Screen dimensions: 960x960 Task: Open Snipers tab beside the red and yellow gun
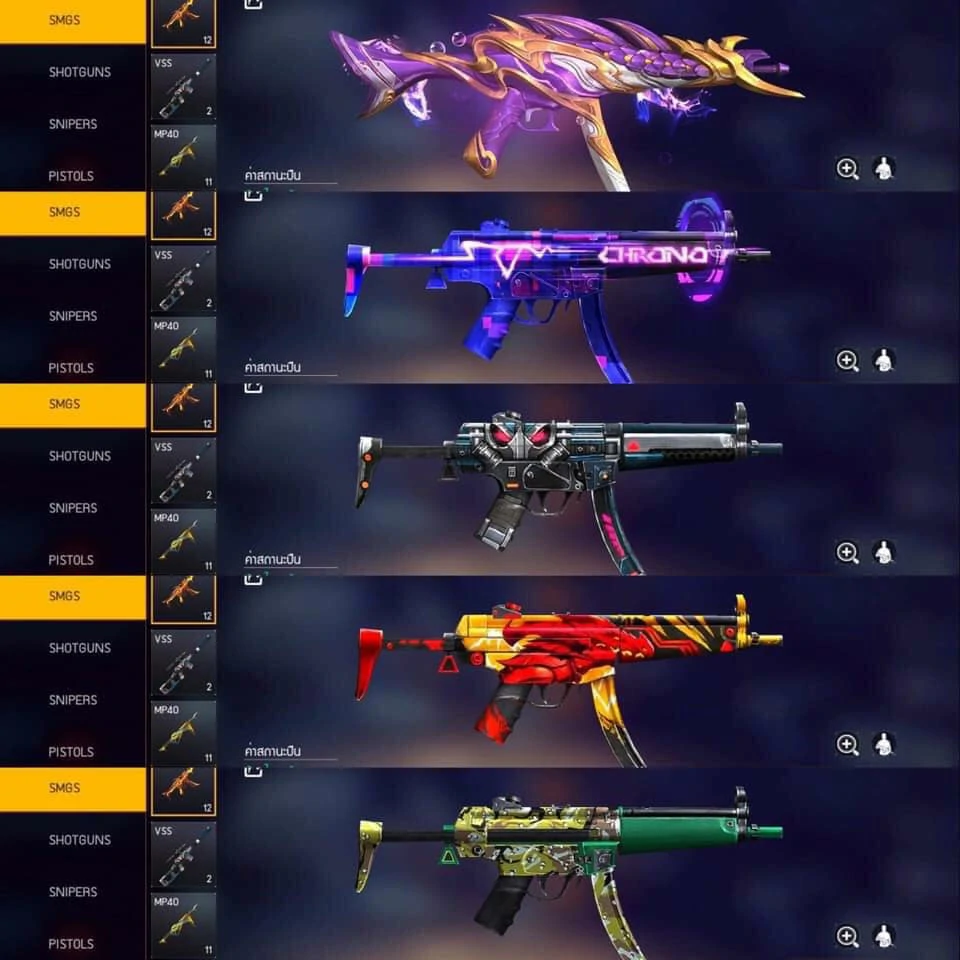[x=73, y=700]
